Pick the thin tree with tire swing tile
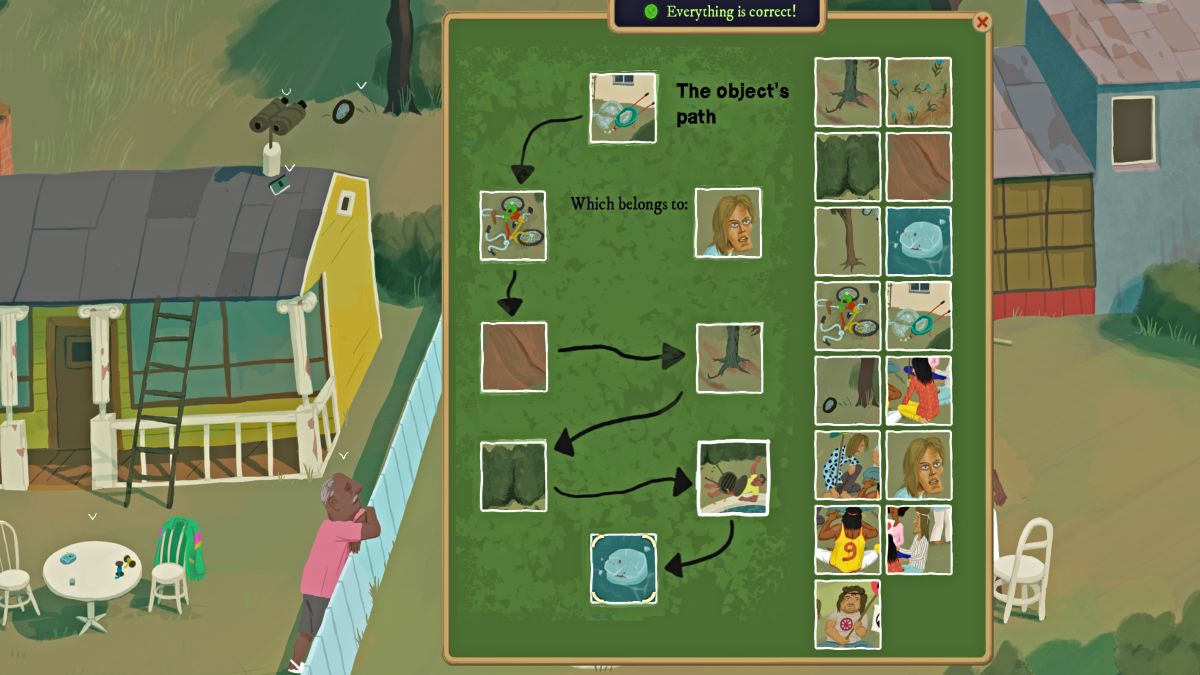Image resolution: width=1200 pixels, height=675 pixels. point(847,241)
